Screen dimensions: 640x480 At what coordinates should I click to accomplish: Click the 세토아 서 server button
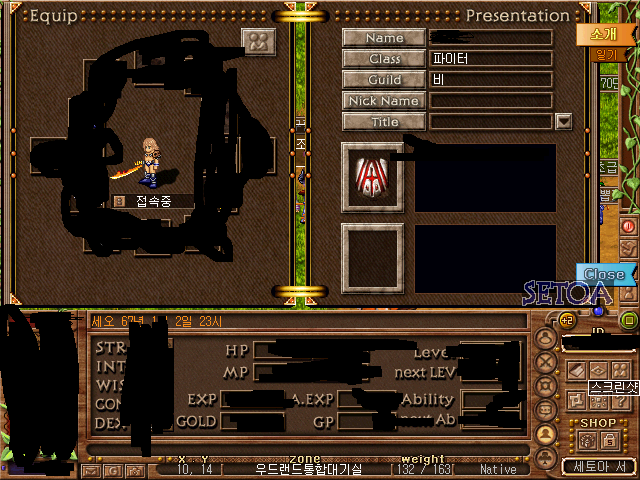point(599,466)
